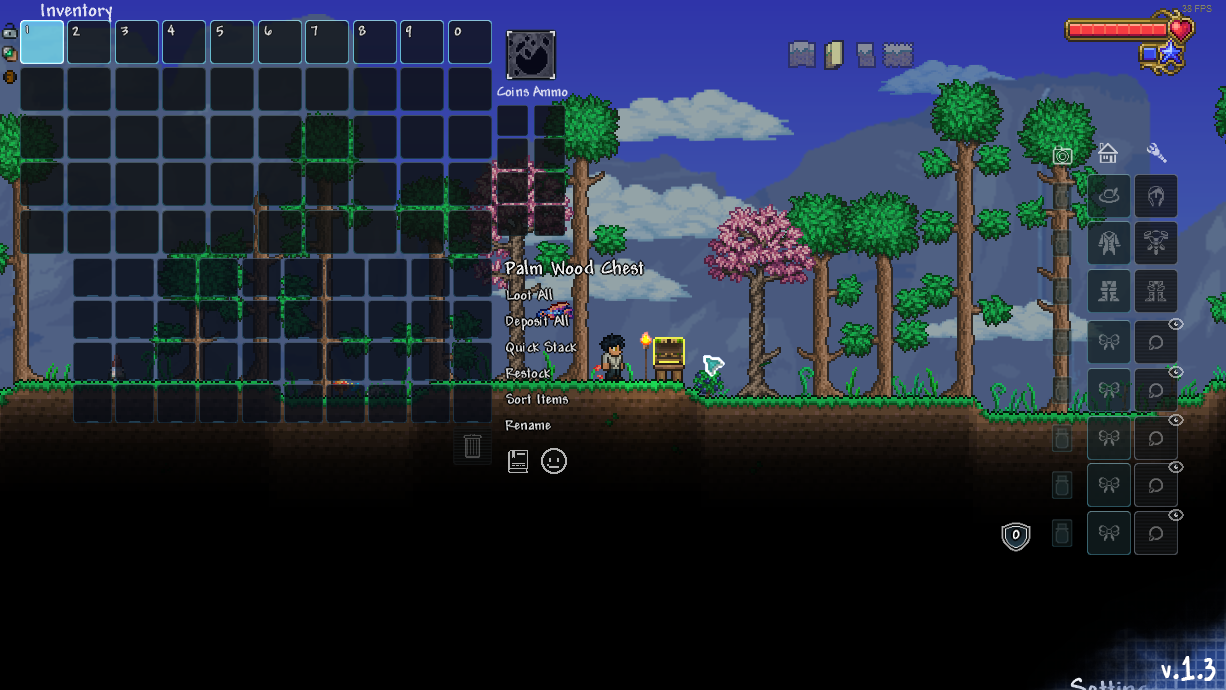Rename the Palm Wood Chest
This screenshot has height=690, width=1226.
pyautogui.click(x=527, y=425)
